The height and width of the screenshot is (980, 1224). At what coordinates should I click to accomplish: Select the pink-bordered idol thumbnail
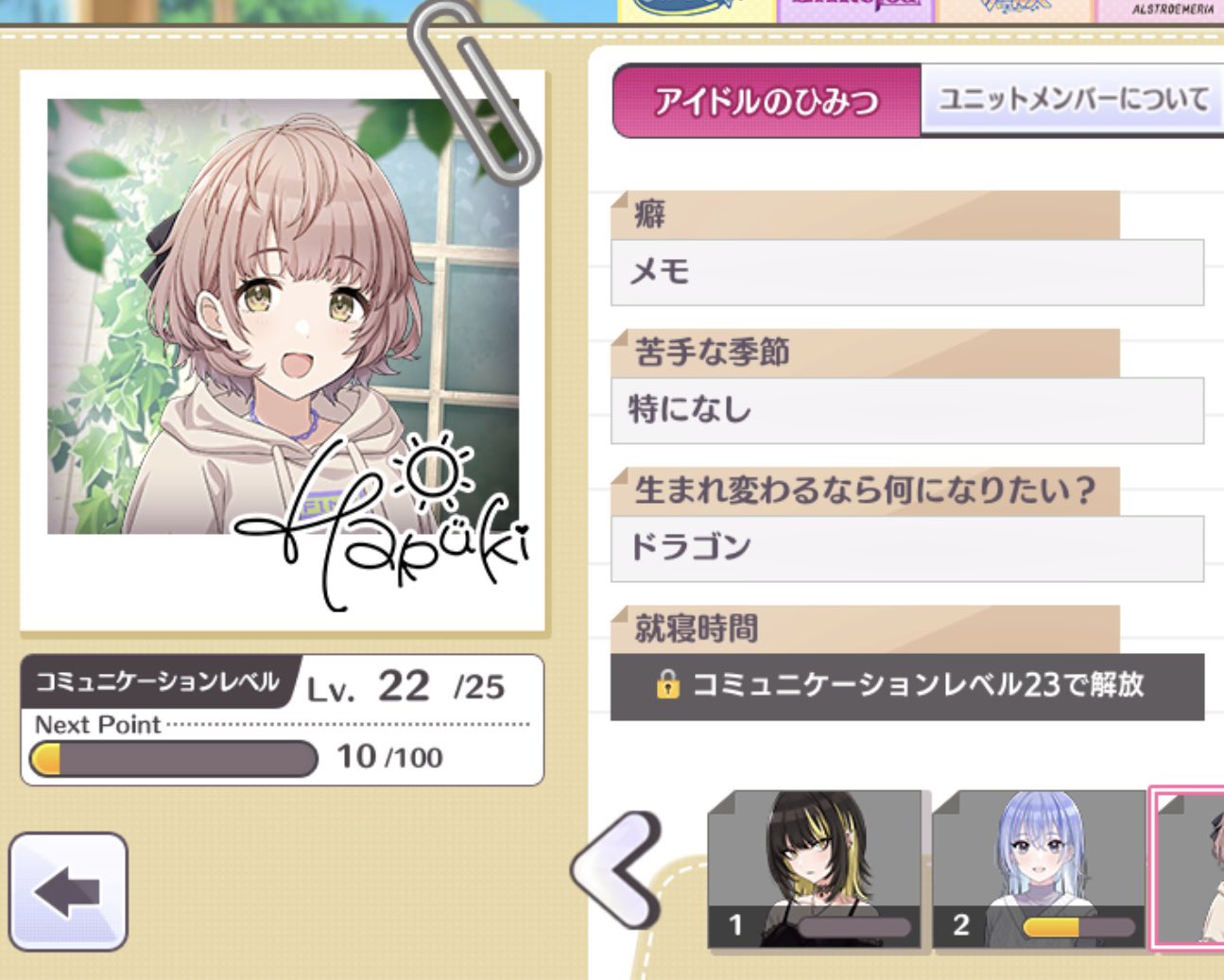(1188, 868)
